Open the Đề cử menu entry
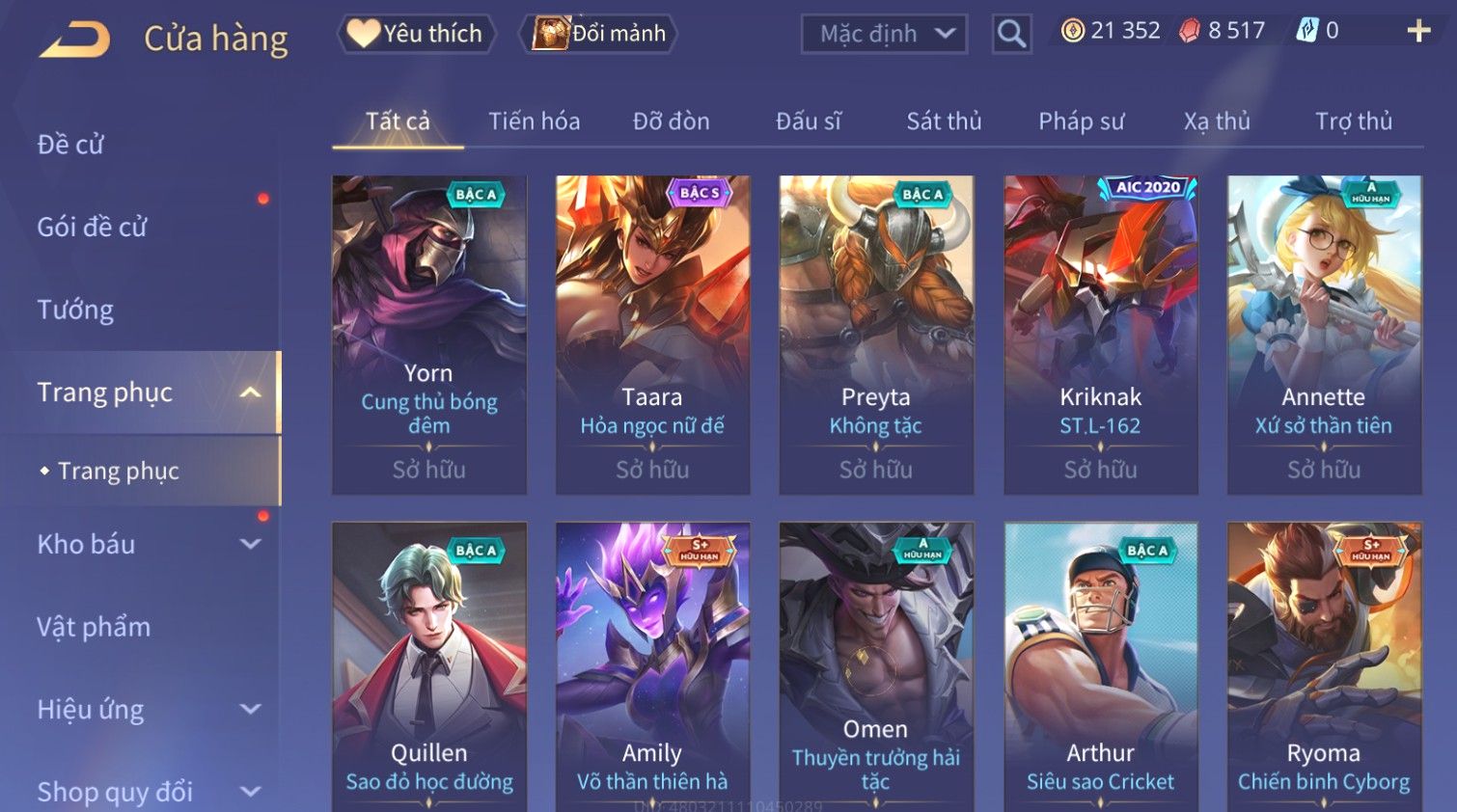This screenshot has height=812, width=1457. (70, 145)
